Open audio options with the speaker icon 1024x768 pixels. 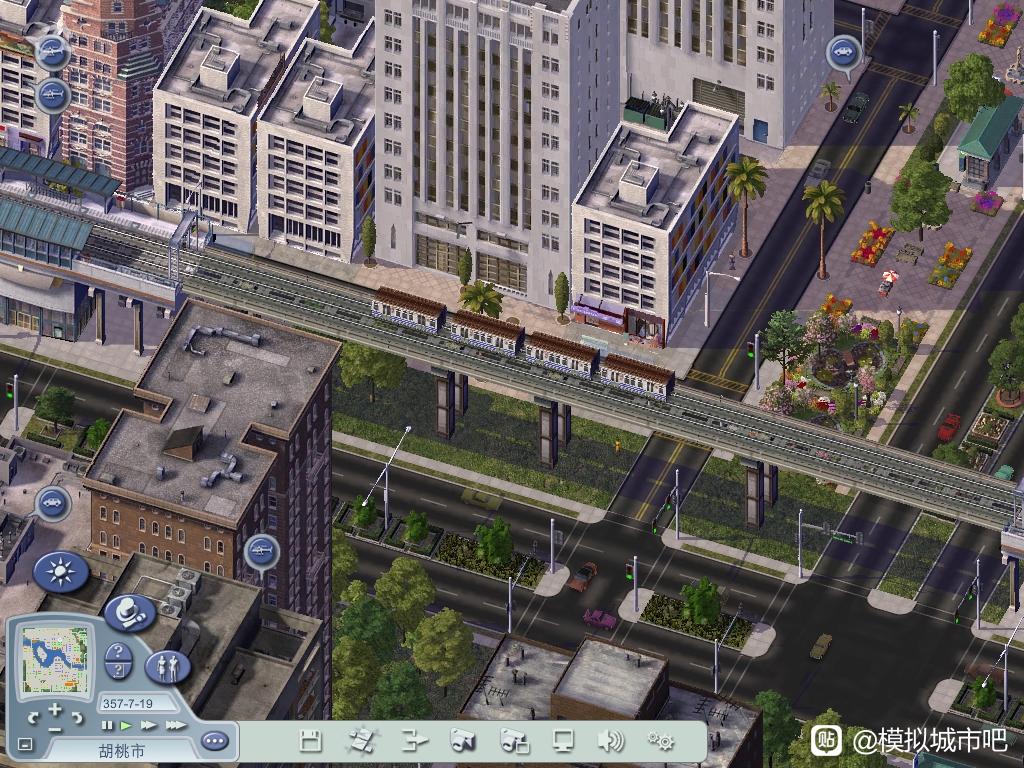pos(611,741)
